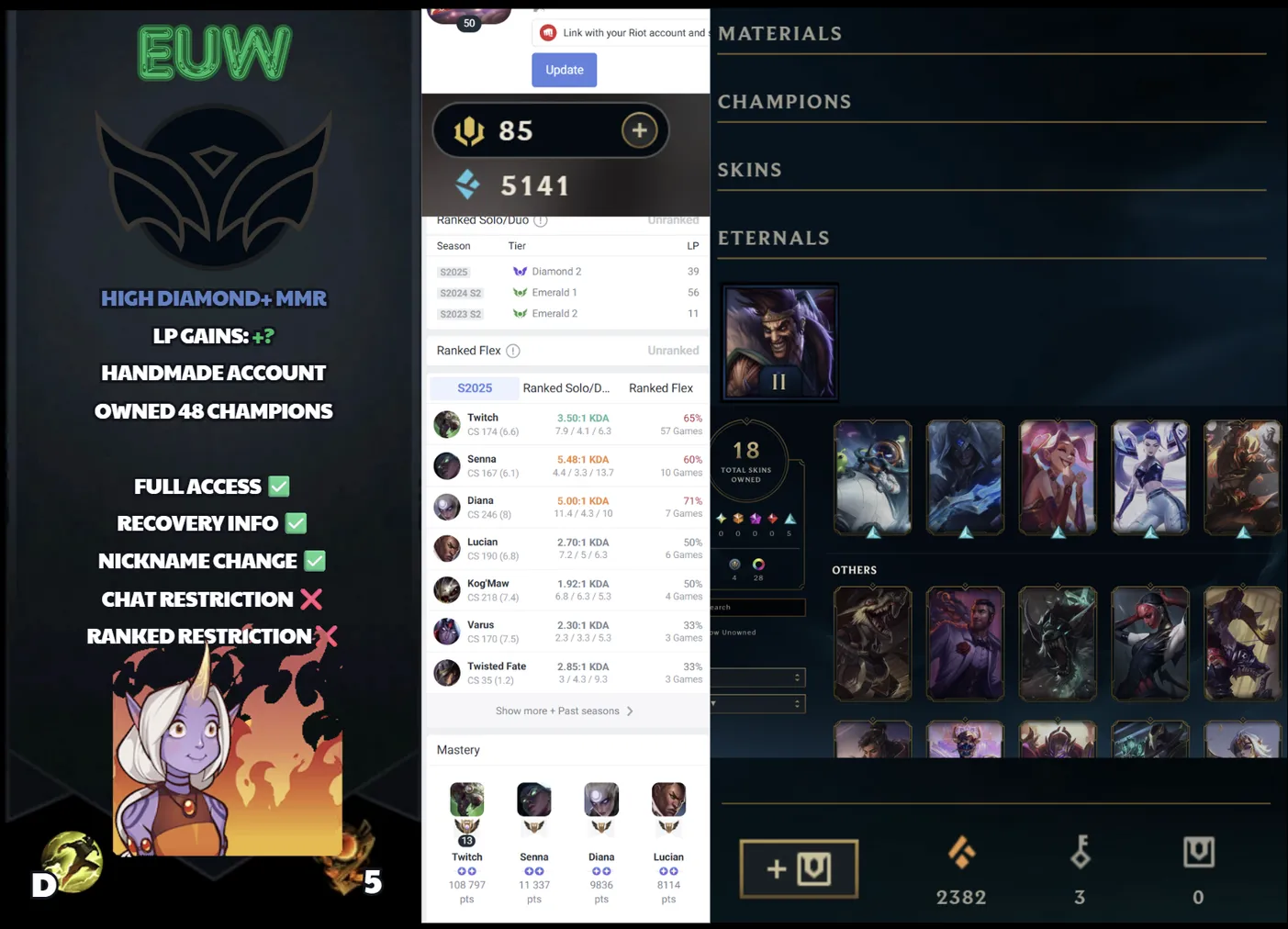Image resolution: width=1288 pixels, height=929 pixels.
Task: Click the Ranked Solo/Duo info icon
Action: [x=541, y=220]
